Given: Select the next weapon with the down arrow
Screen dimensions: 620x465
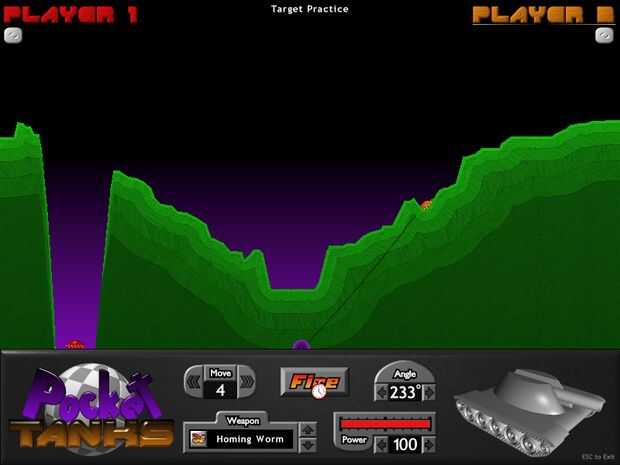Looking at the screenshot, I should tap(307, 445).
